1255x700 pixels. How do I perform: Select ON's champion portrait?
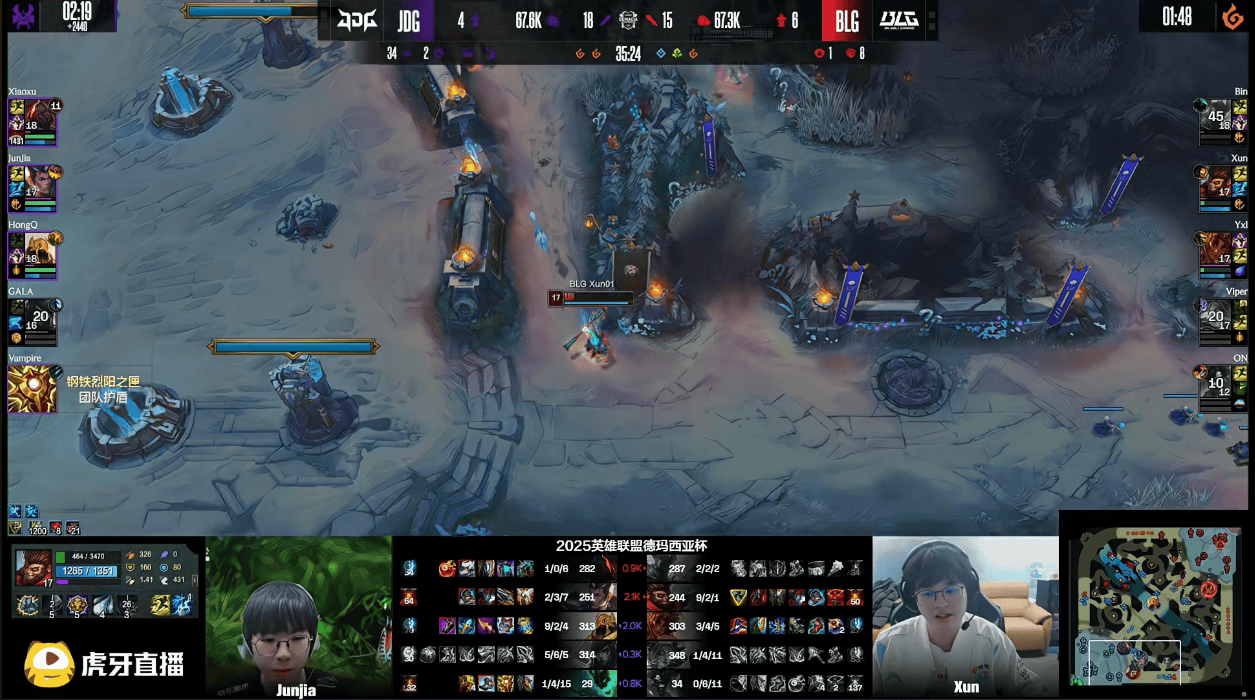(x=1216, y=382)
